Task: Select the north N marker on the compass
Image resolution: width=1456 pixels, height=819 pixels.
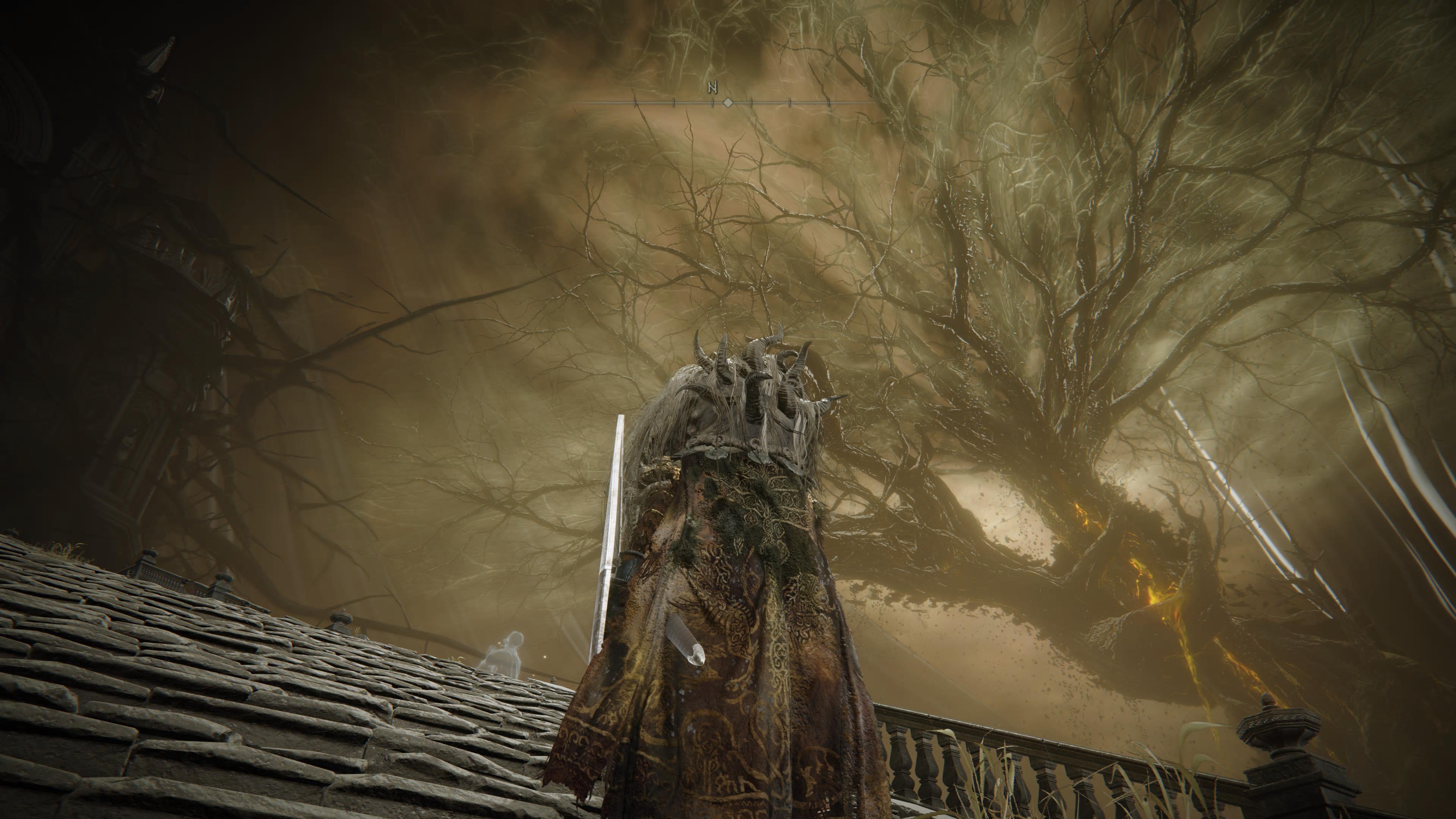Action: [x=712, y=88]
